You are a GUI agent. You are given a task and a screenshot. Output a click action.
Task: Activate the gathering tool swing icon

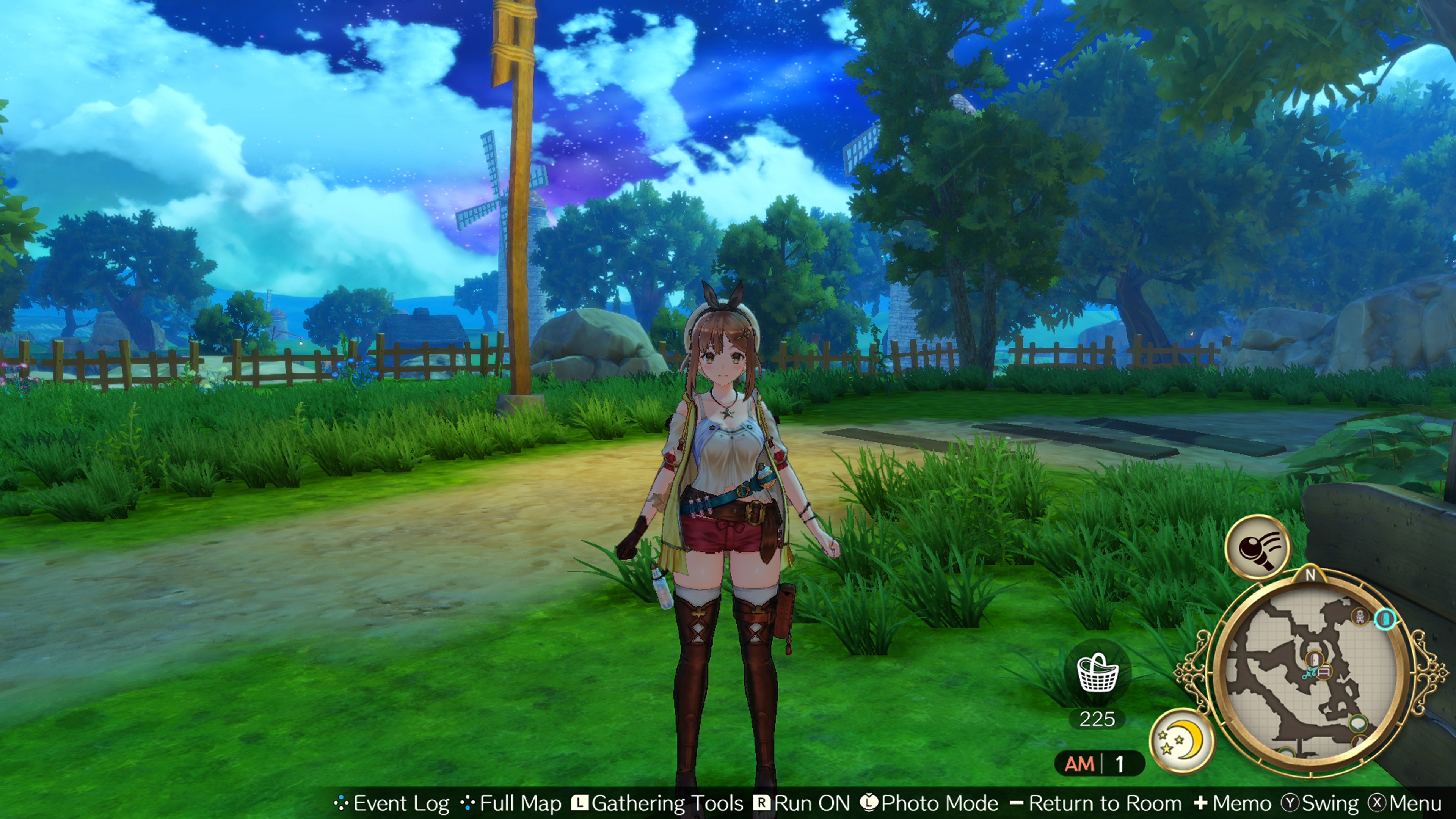pos(1258,546)
